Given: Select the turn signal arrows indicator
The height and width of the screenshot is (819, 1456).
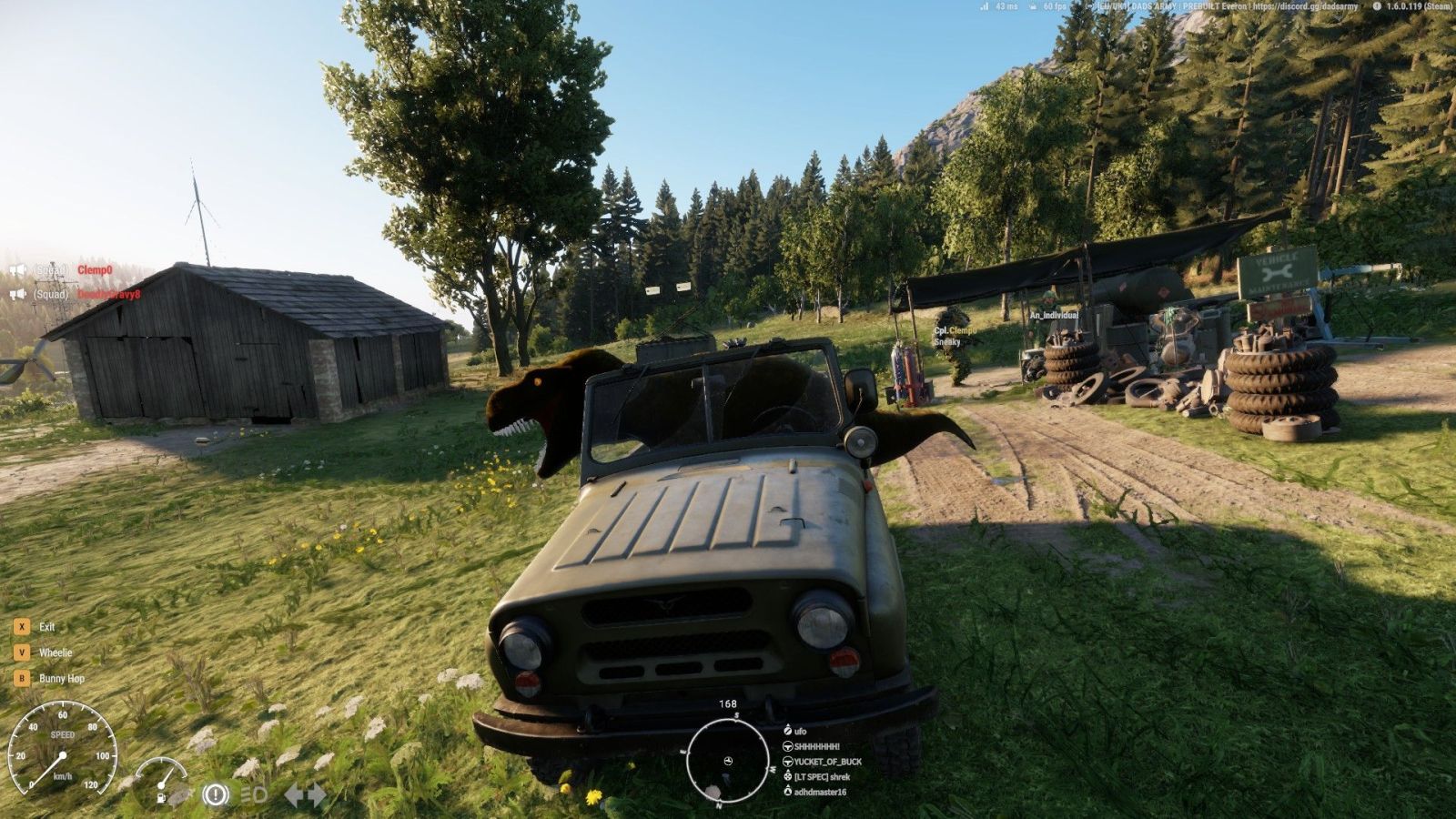Looking at the screenshot, I should click(305, 794).
